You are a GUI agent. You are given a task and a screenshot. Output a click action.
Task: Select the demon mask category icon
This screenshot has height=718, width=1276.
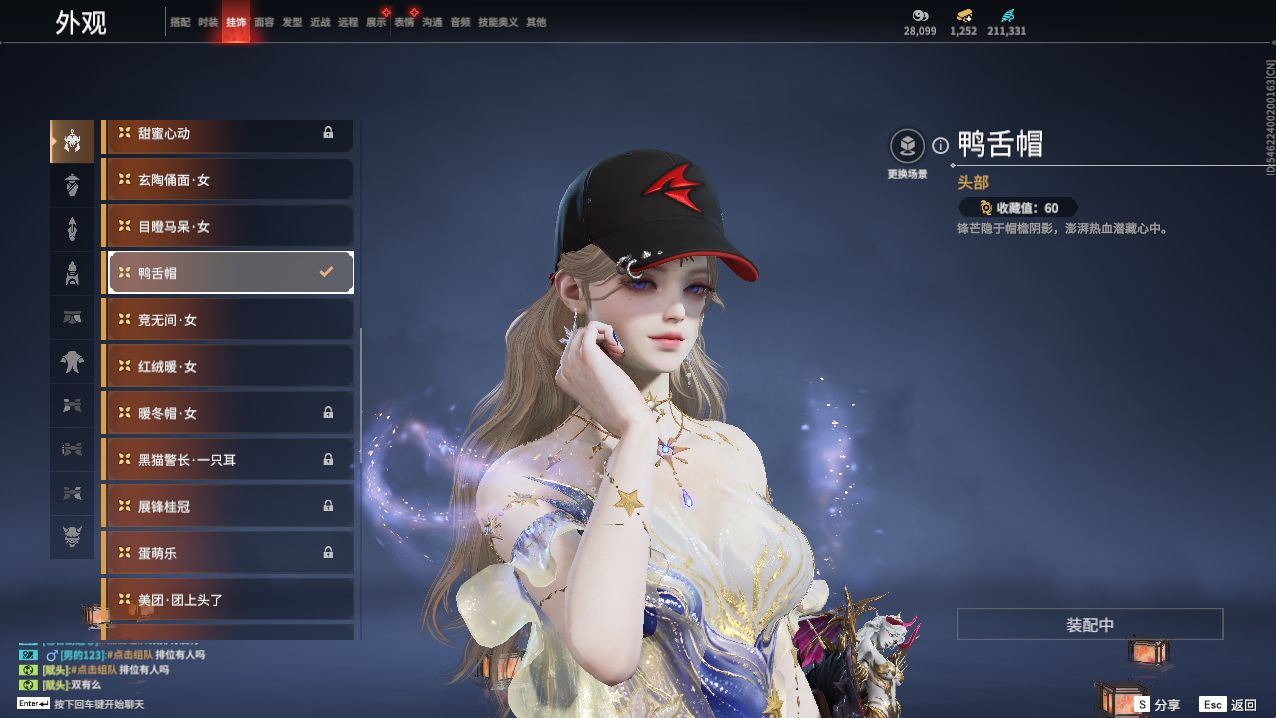[x=72, y=537]
